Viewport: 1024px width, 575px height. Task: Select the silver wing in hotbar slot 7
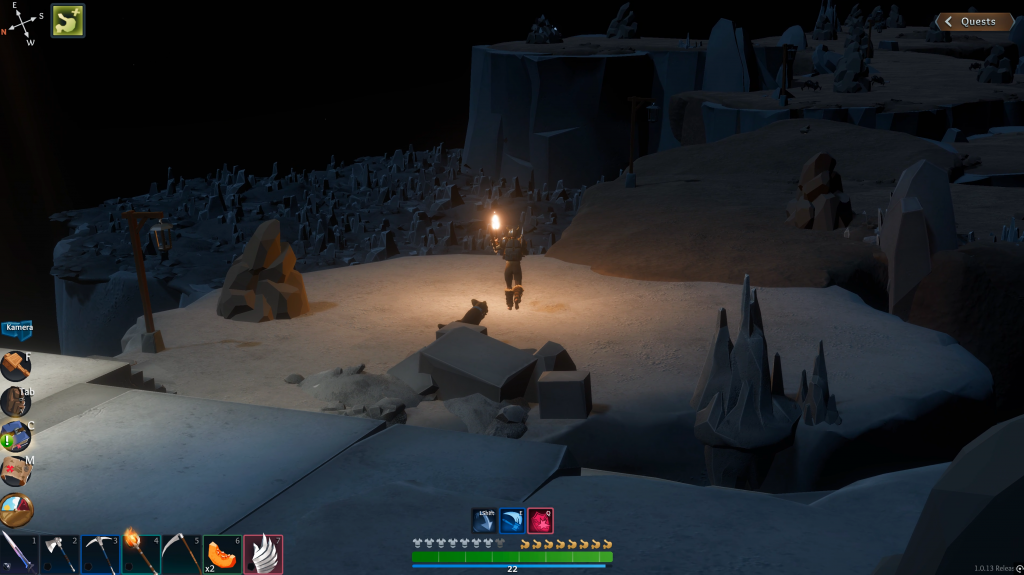click(x=263, y=553)
